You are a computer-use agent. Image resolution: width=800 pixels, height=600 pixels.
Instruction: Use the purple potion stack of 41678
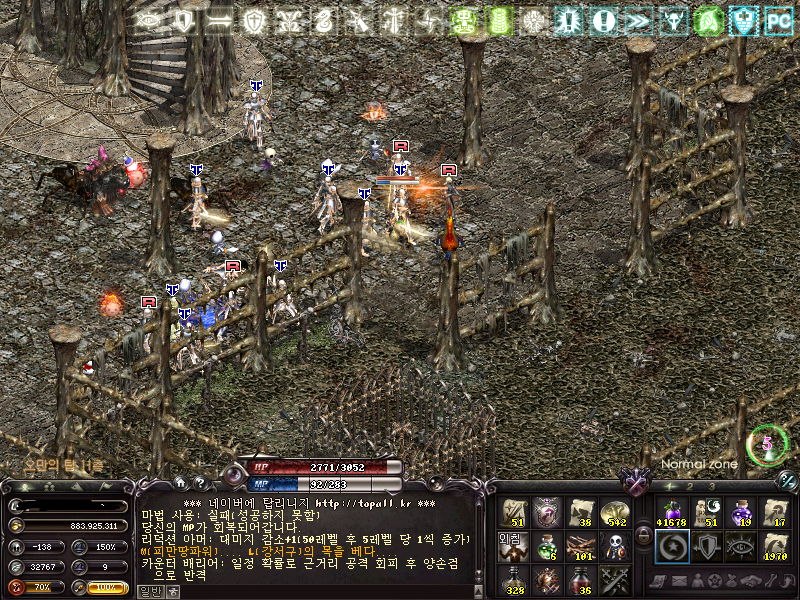coord(671,514)
